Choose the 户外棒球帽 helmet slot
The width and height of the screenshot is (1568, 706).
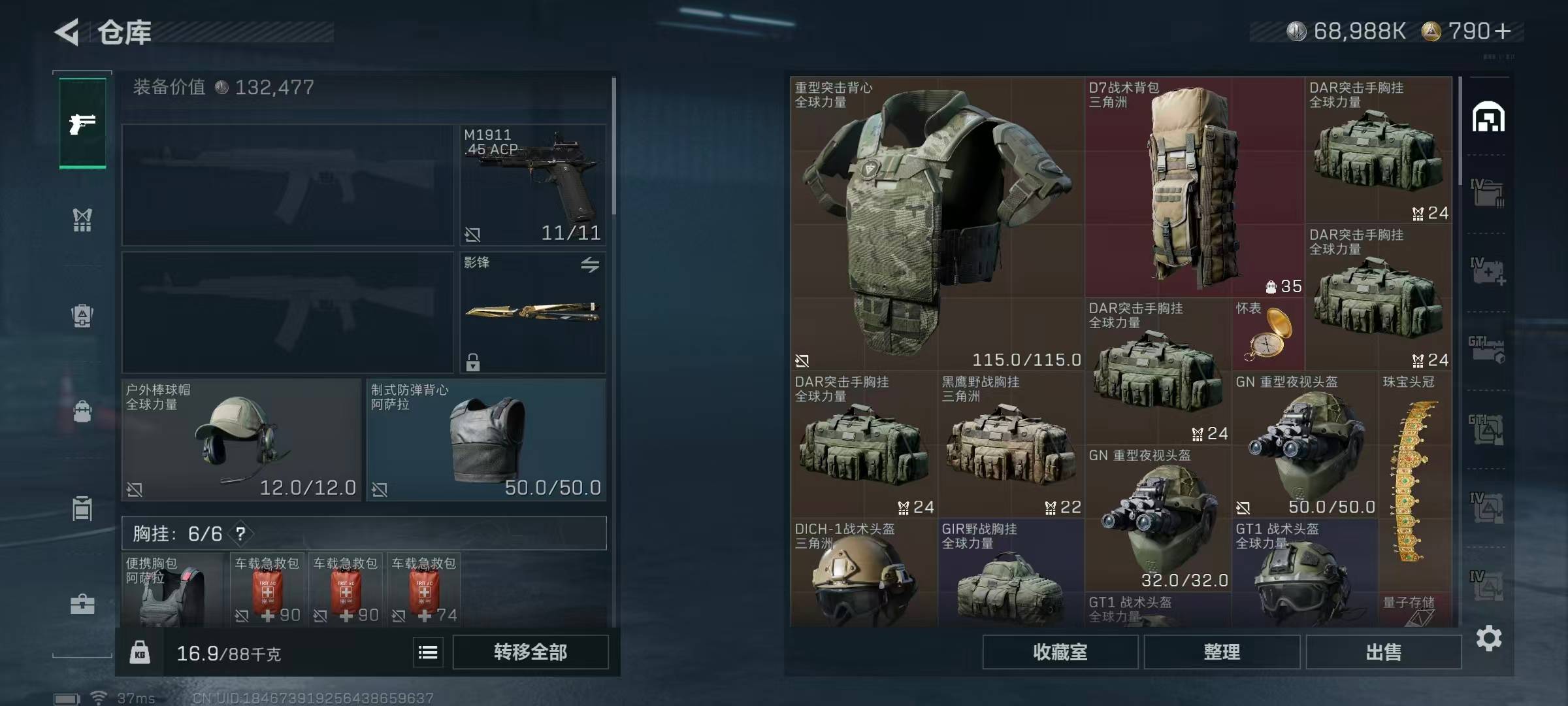240,440
